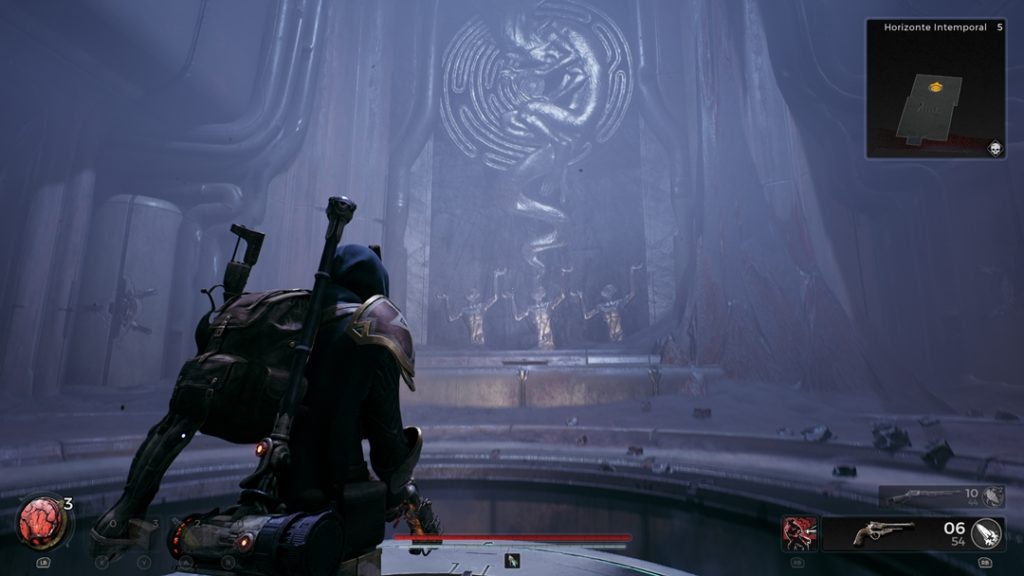This screenshot has height=576, width=1024.
Task: Activate the red archetype skill icon
Action: (800, 533)
